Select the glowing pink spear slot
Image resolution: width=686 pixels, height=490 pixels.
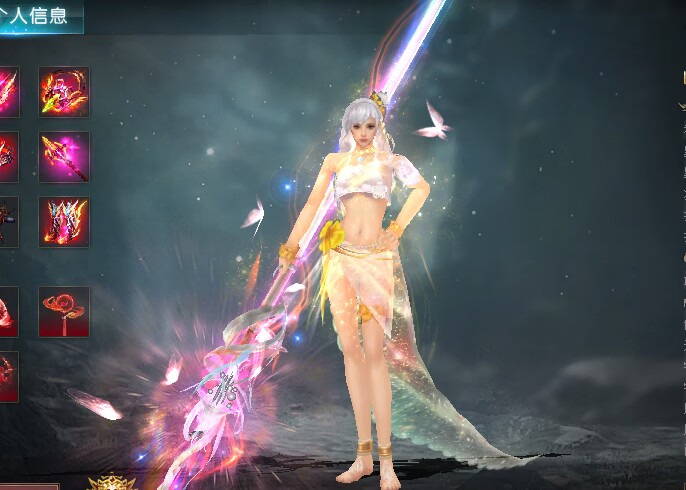[x=64, y=157]
